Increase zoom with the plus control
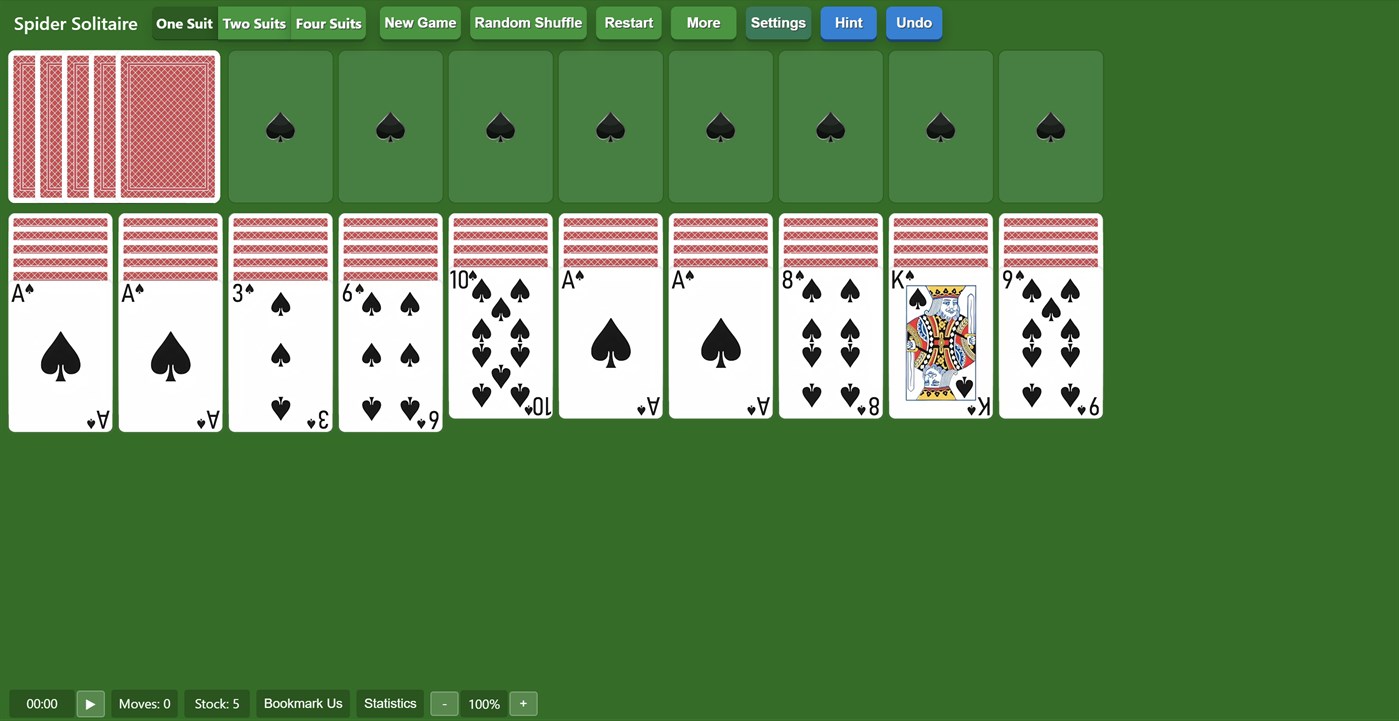 click(x=523, y=703)
